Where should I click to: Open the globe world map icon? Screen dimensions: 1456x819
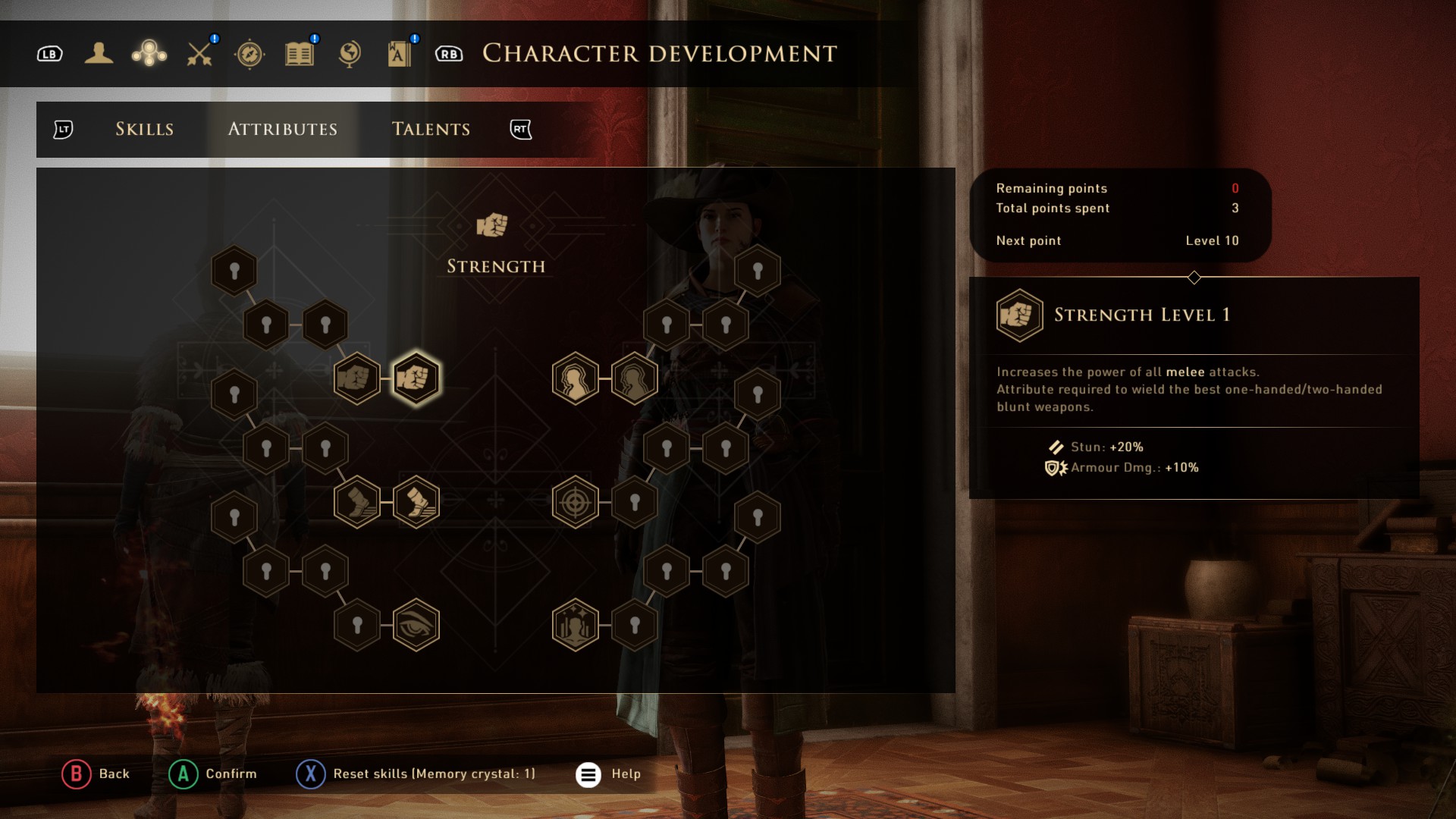pos(348,53)
